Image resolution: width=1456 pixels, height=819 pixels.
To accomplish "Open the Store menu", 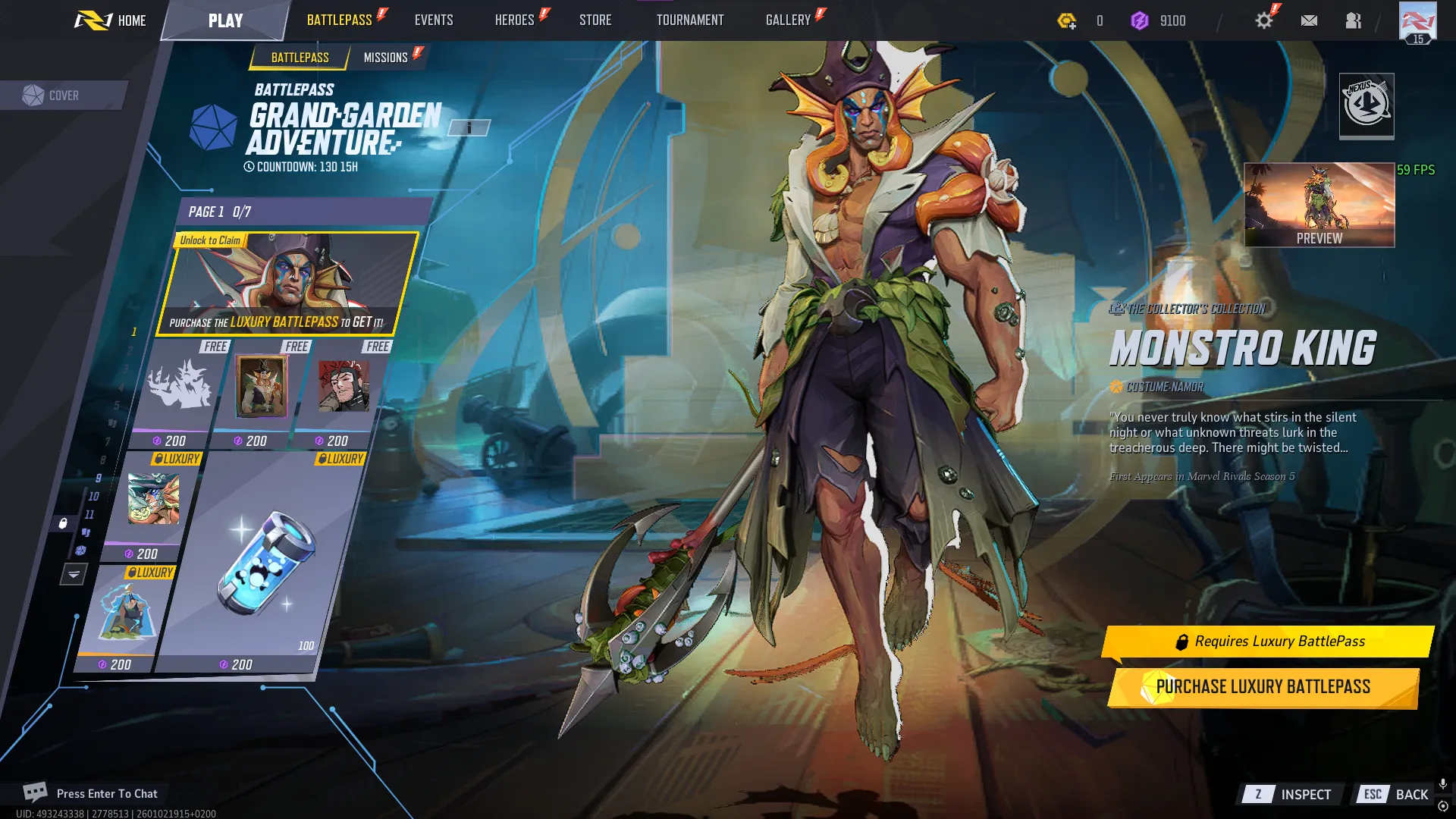I will tap(595, 20).
